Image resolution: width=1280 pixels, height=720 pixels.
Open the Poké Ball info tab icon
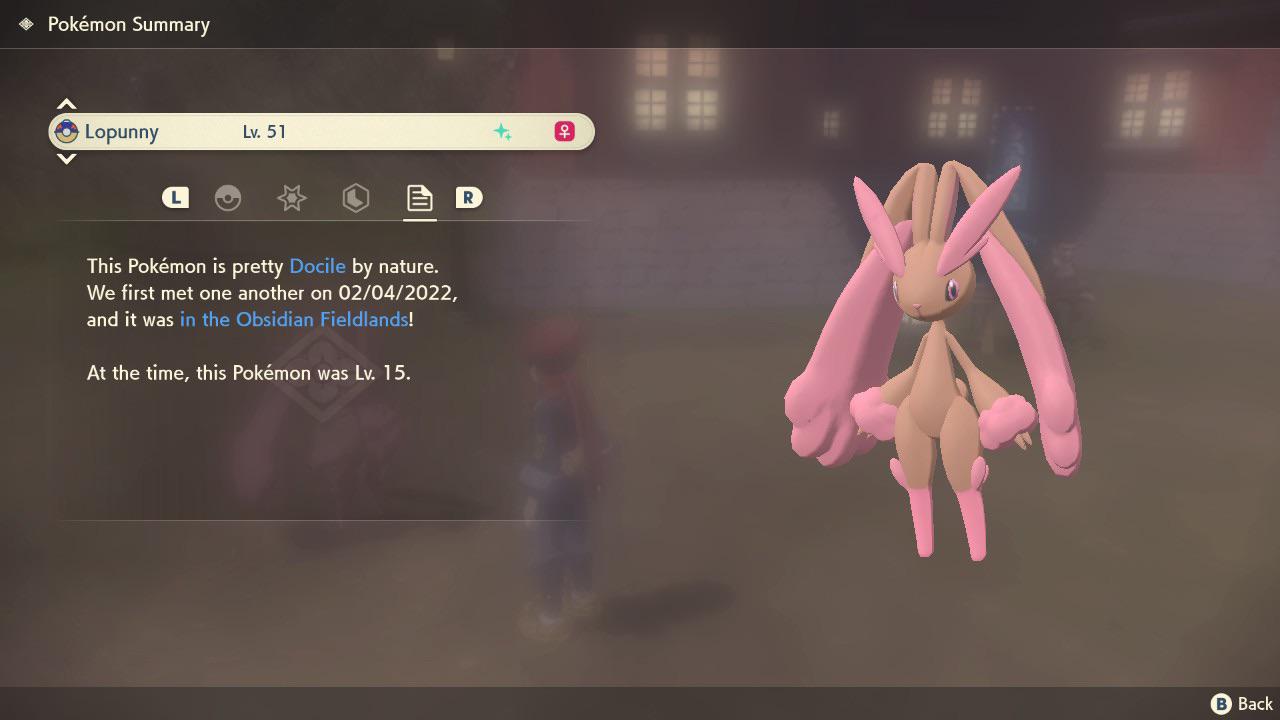[228, 198]
